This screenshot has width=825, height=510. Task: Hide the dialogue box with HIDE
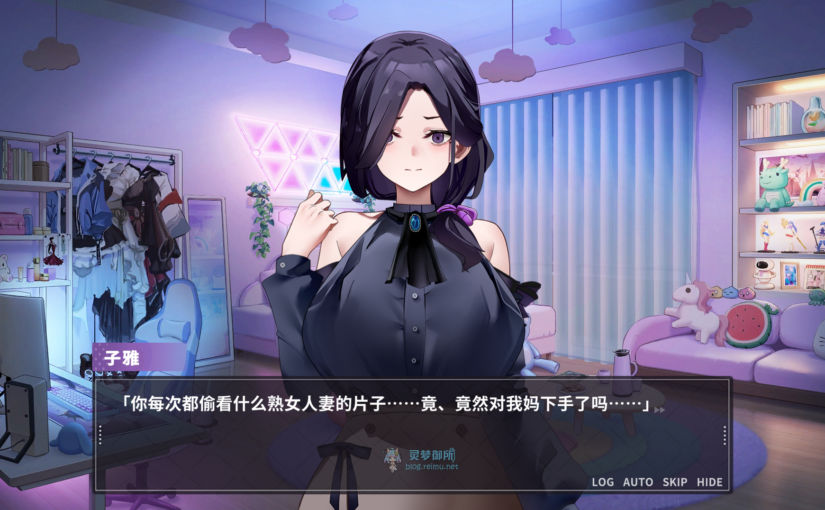click(710, 482)
